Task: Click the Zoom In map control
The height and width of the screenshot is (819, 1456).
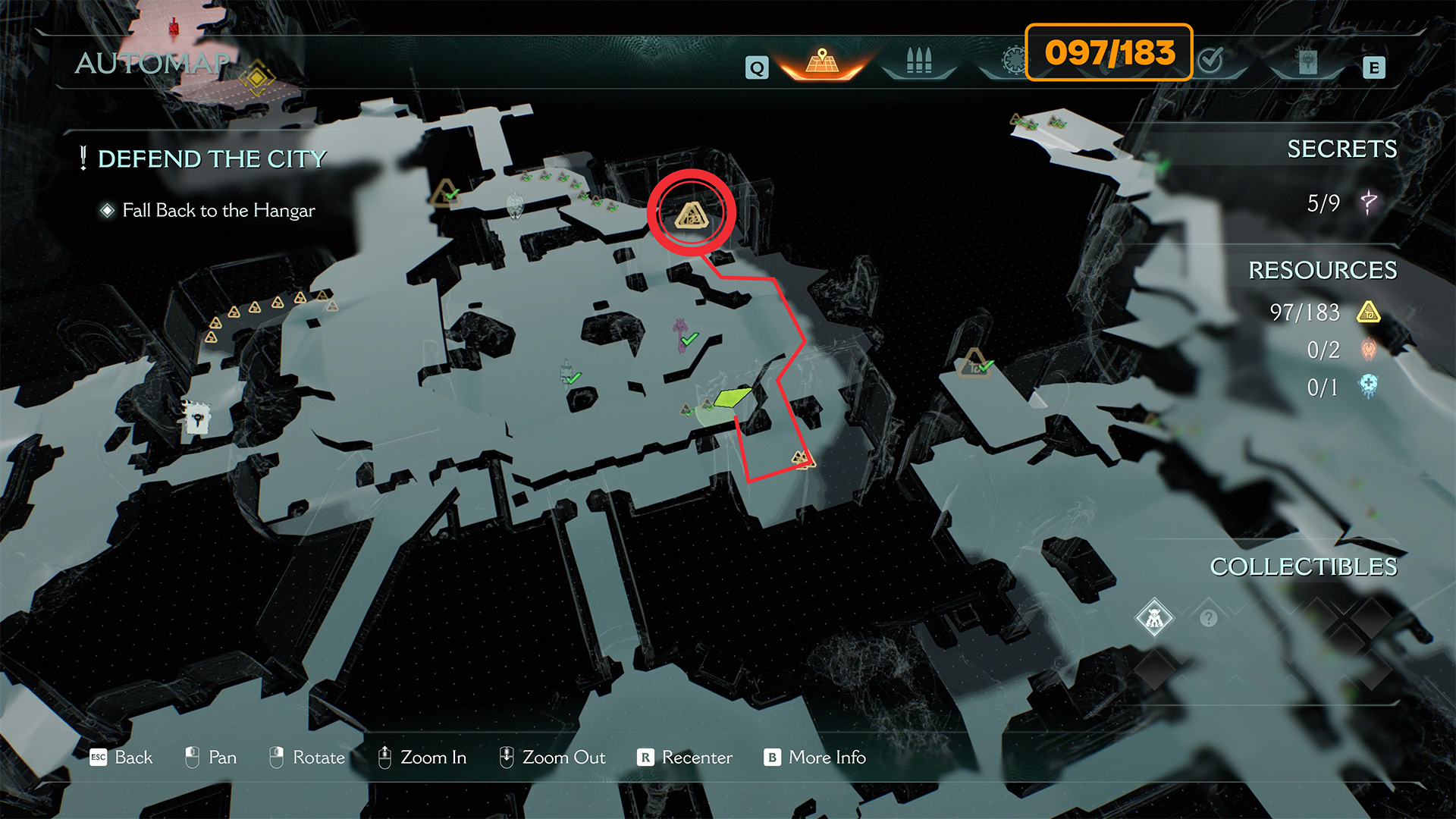Action: point(422,757)
